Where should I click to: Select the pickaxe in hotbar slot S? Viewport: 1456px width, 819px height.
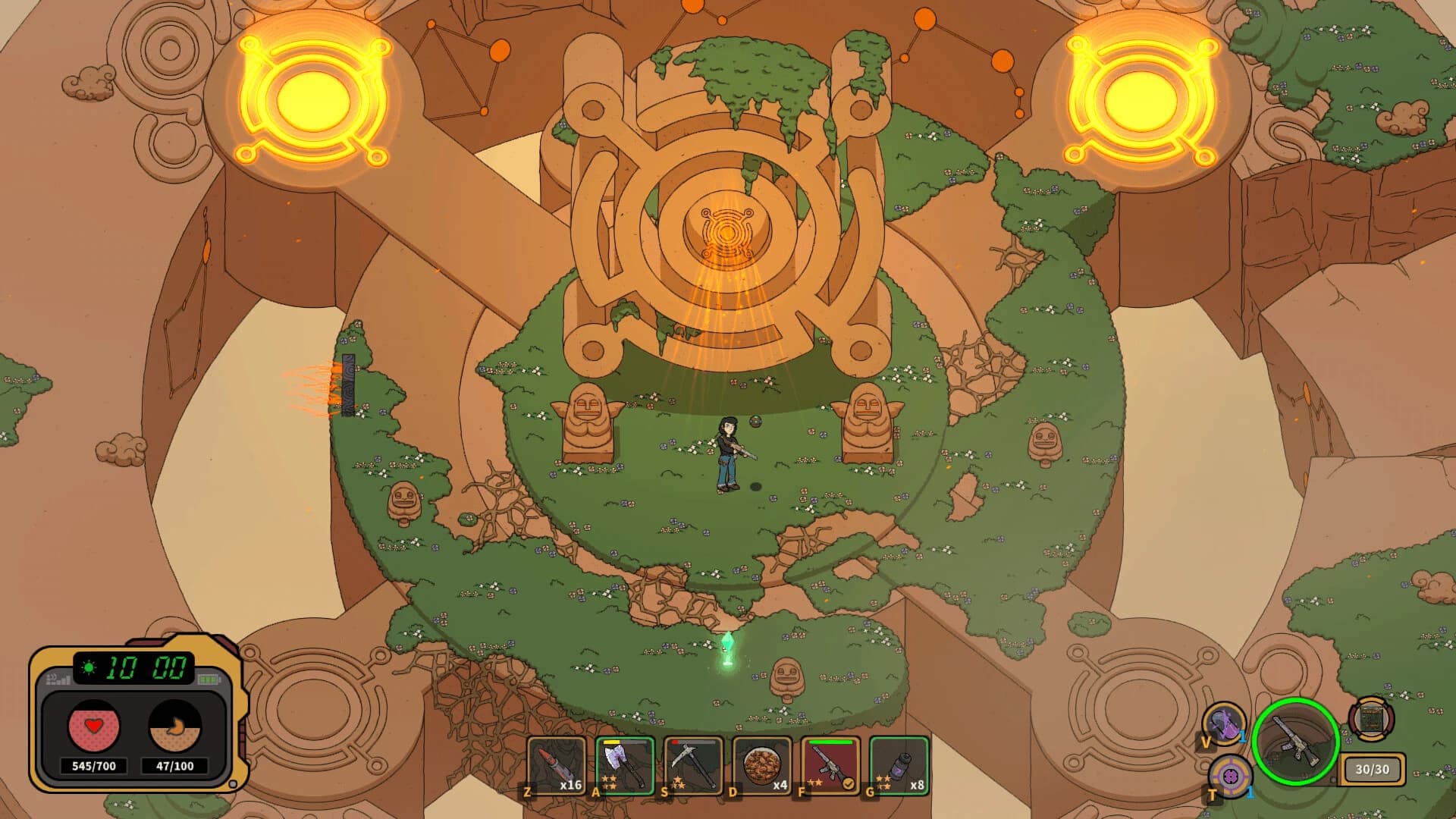(692, 767)
